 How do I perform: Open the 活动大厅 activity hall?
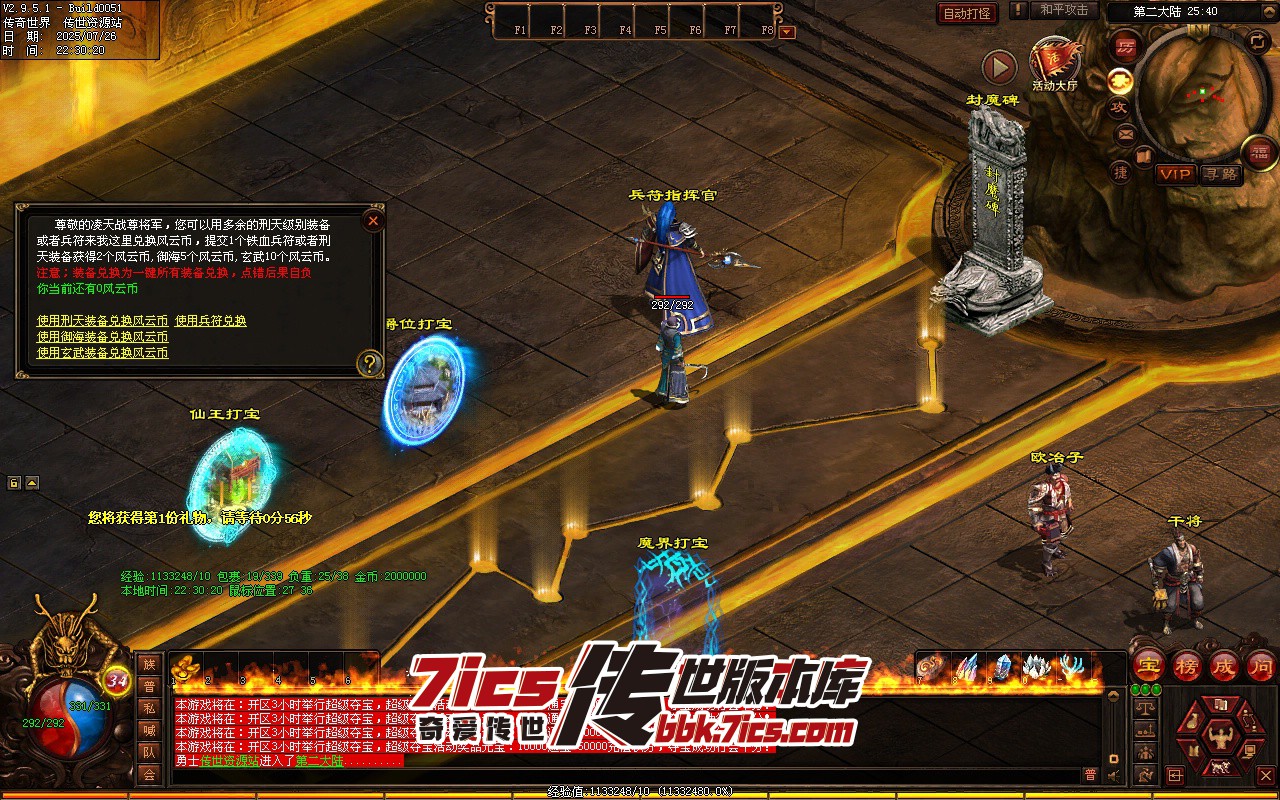tap(1054, 64)
